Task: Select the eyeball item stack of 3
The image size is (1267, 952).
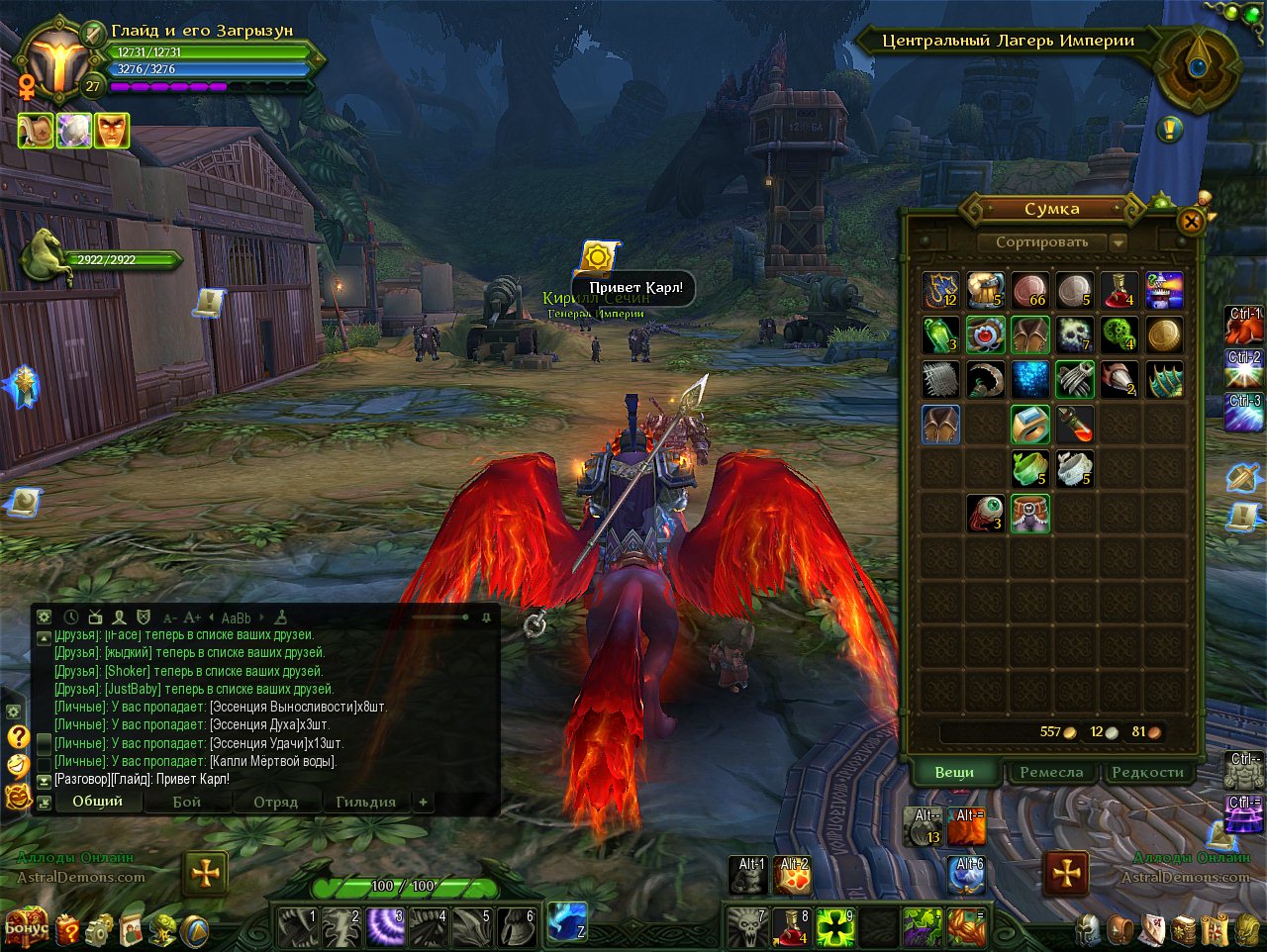Action: pyautogui.click(x=985, y=513)
